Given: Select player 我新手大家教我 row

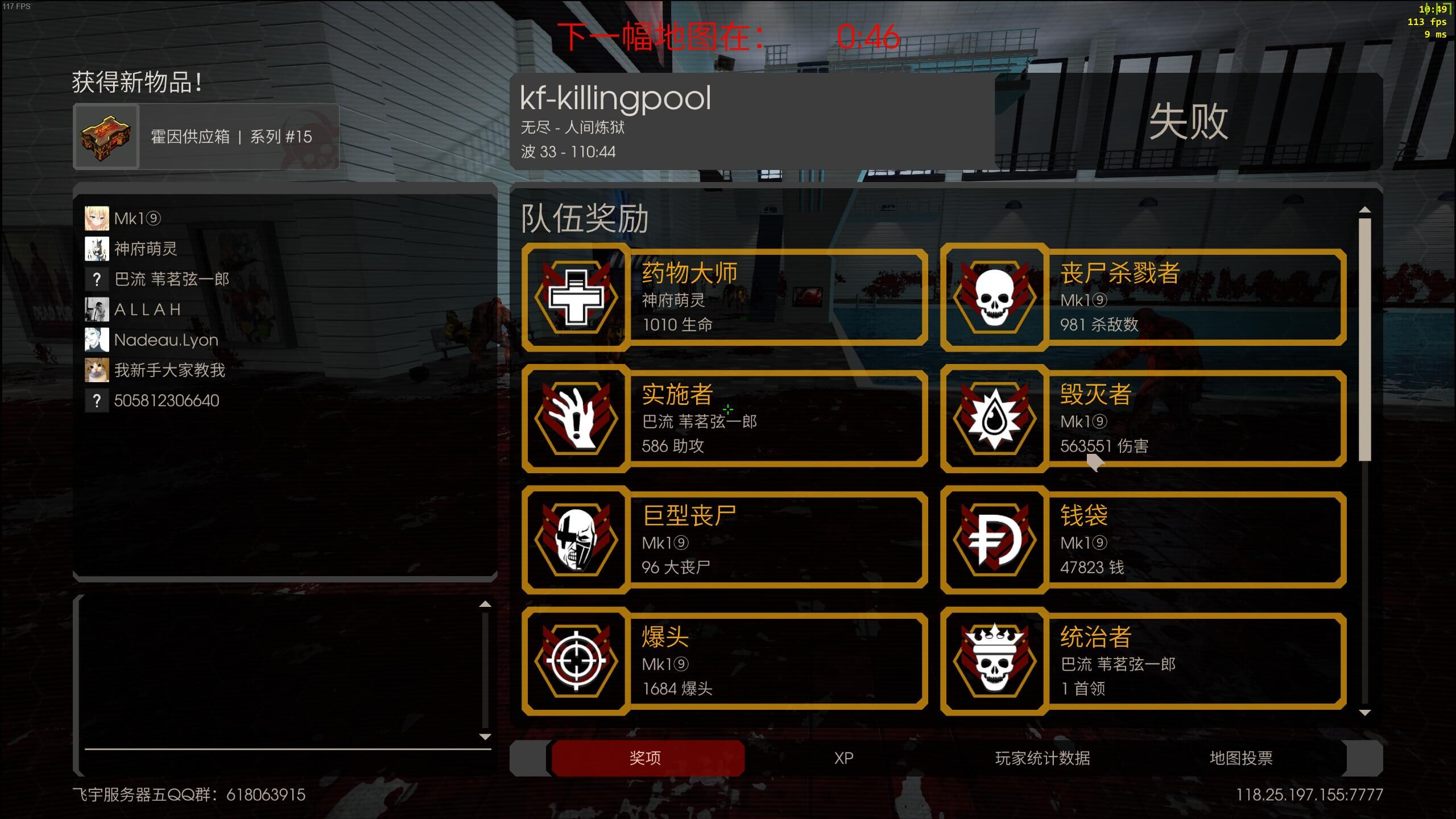Looking at the screenshot, I should click(169, 370).
